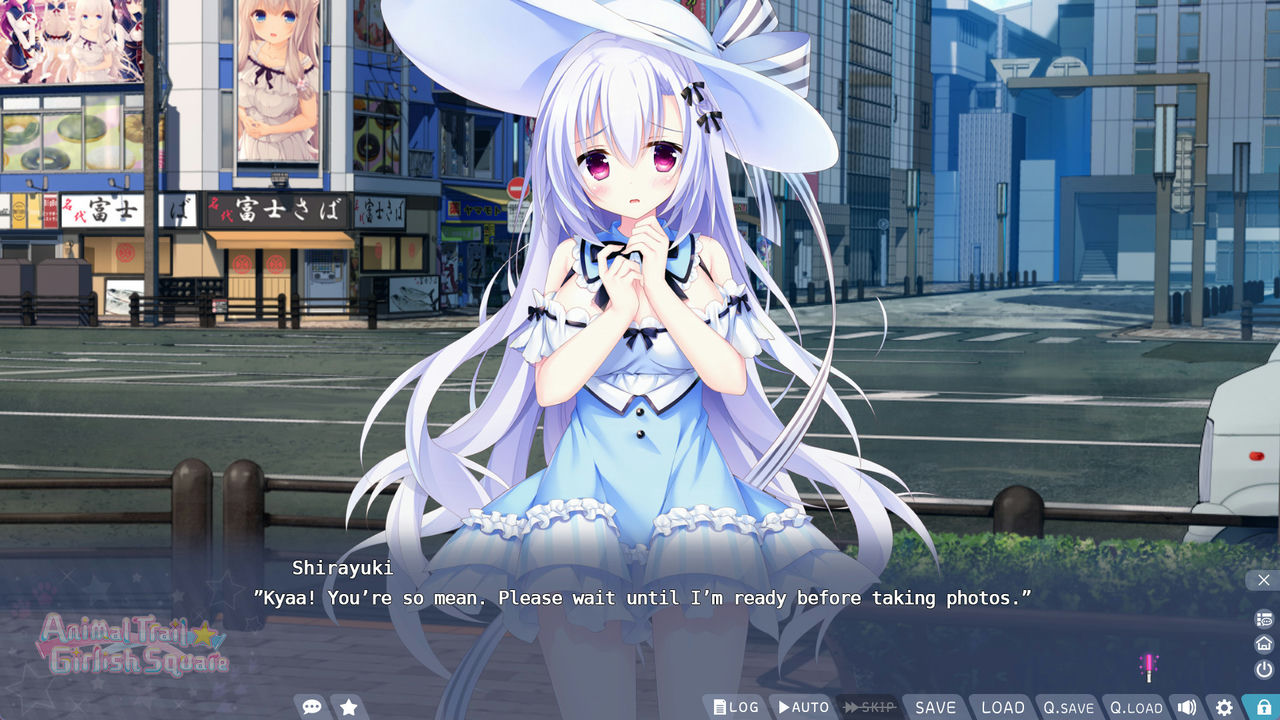Quick save using Q.SAVE
This screenshot has height=720, width=1280.
coord(1069,706)
